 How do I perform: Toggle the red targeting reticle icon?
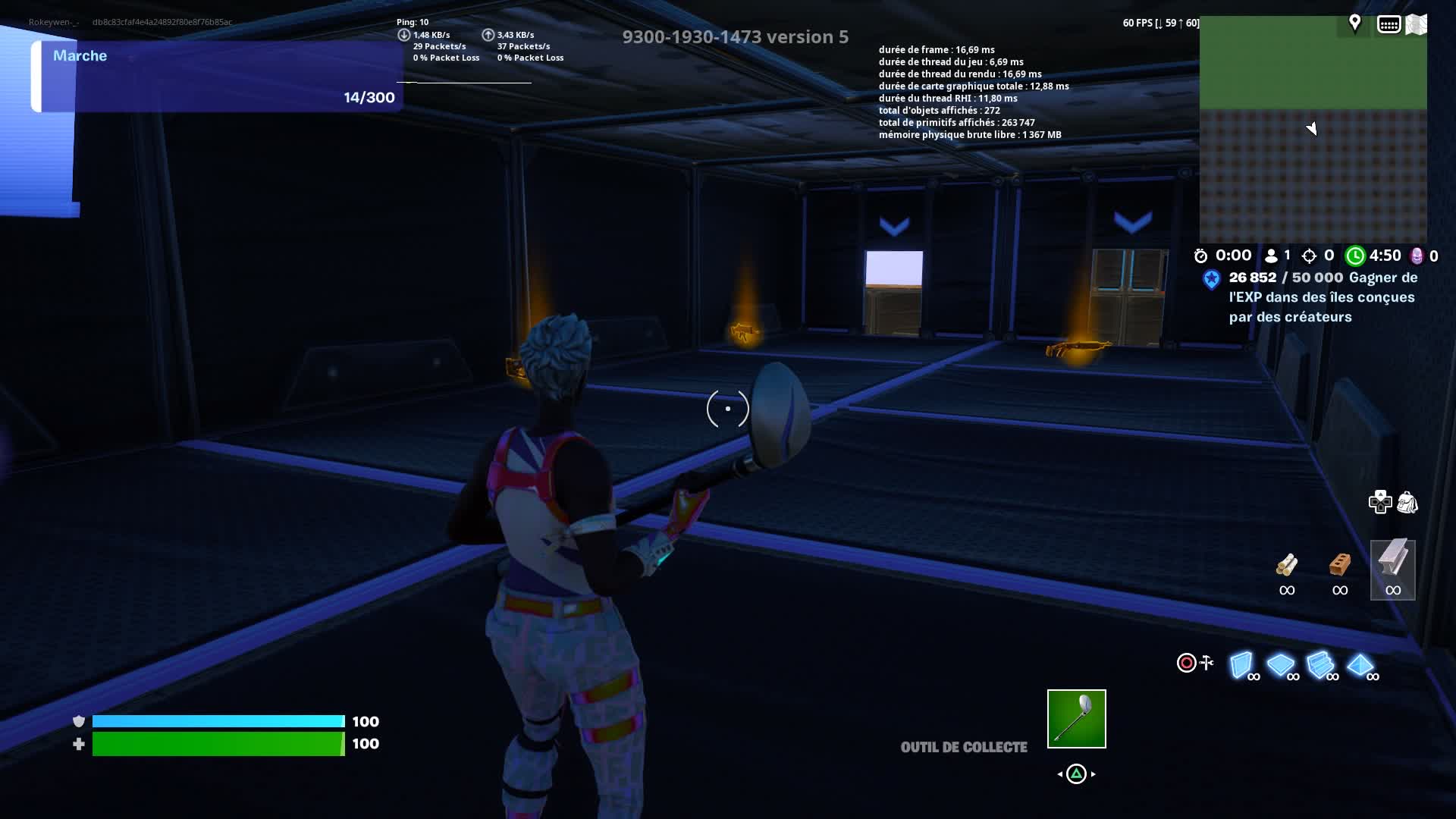coord(1186,663)
